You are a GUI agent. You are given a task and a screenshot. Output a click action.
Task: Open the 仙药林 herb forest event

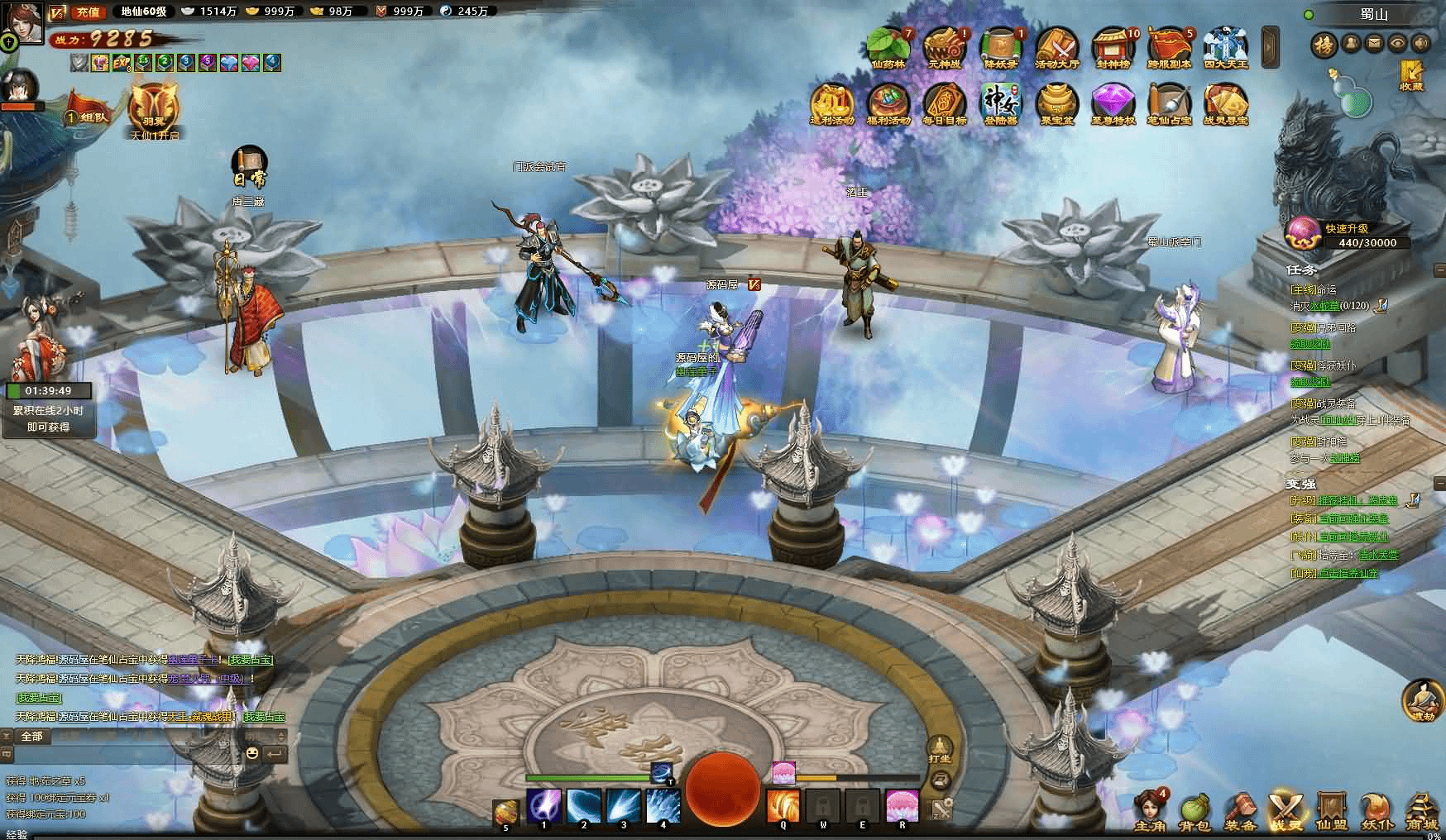tap(888, 46)
